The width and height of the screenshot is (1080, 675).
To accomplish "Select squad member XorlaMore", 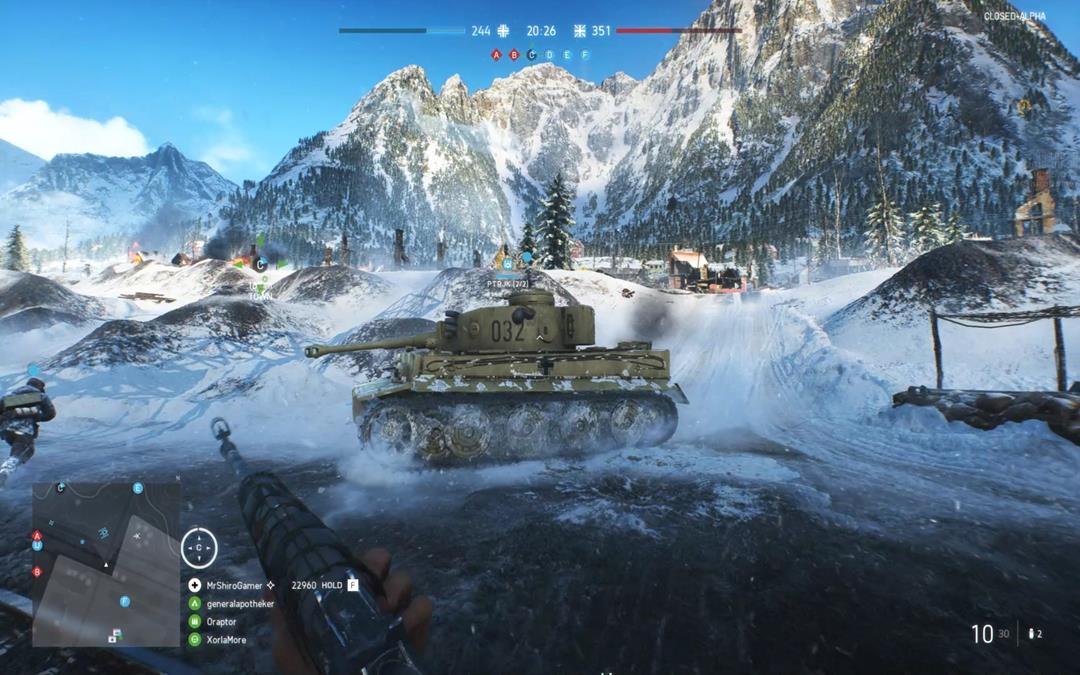I will coord(226,640).
